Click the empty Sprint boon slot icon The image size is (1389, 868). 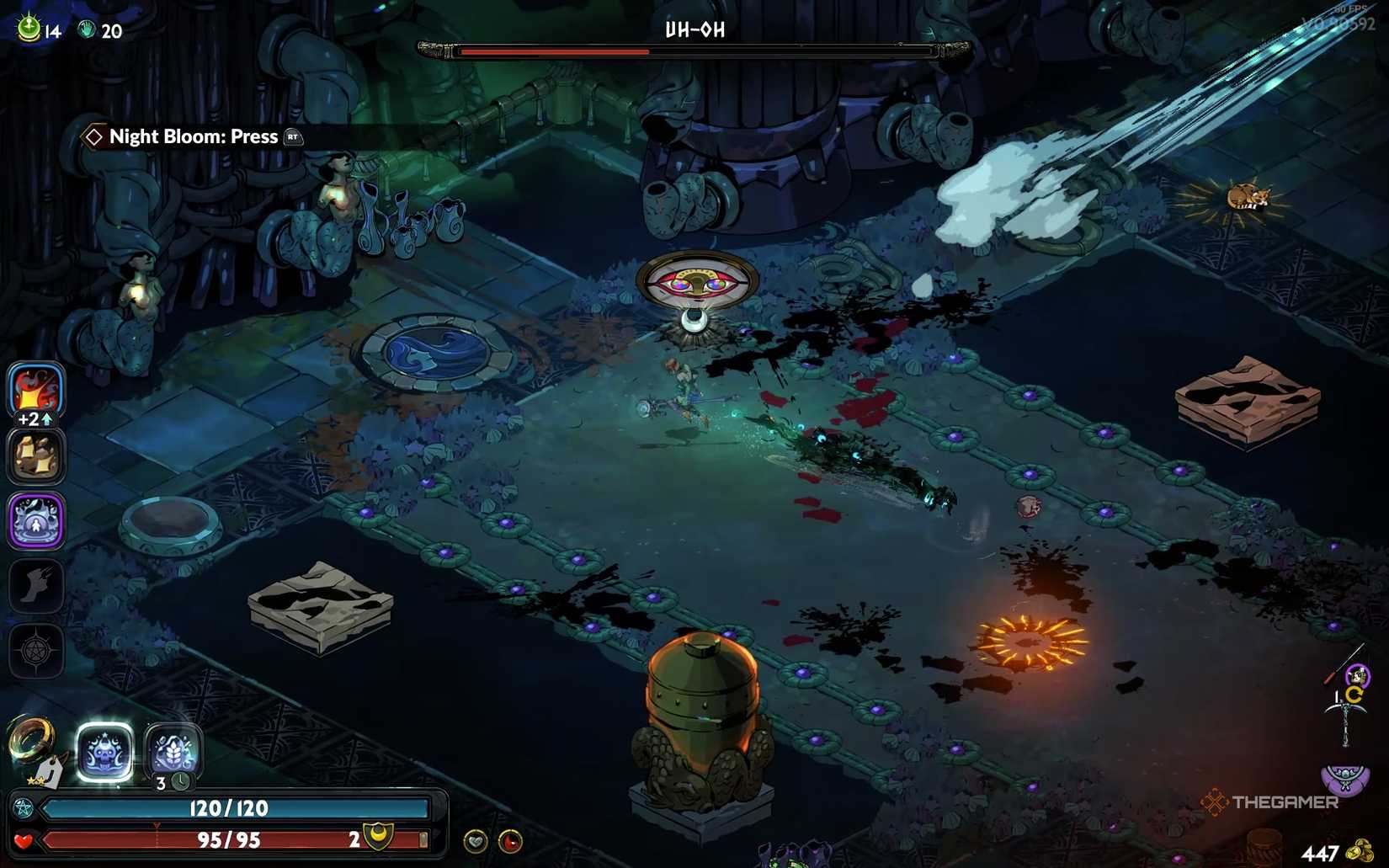pos(35,587)
